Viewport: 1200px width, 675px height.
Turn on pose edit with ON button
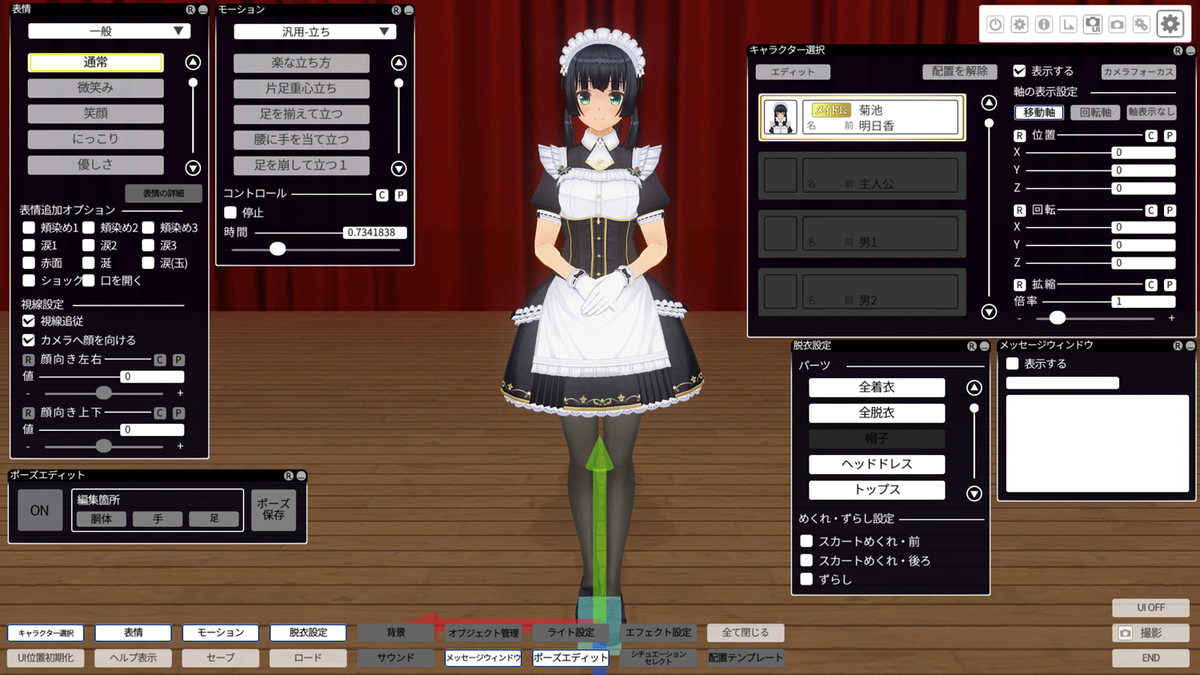[40, 510]
